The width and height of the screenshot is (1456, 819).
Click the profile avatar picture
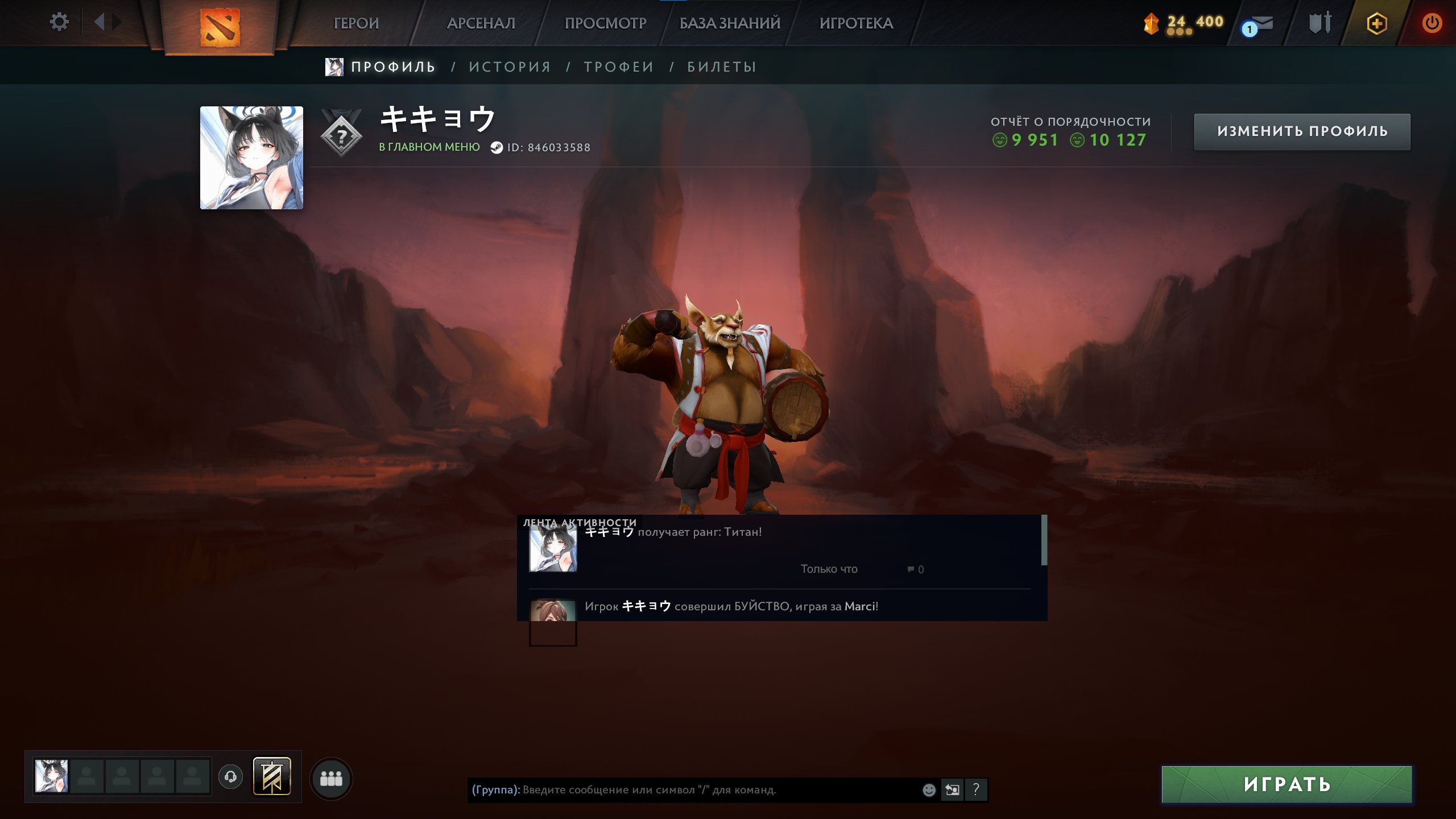251,158
